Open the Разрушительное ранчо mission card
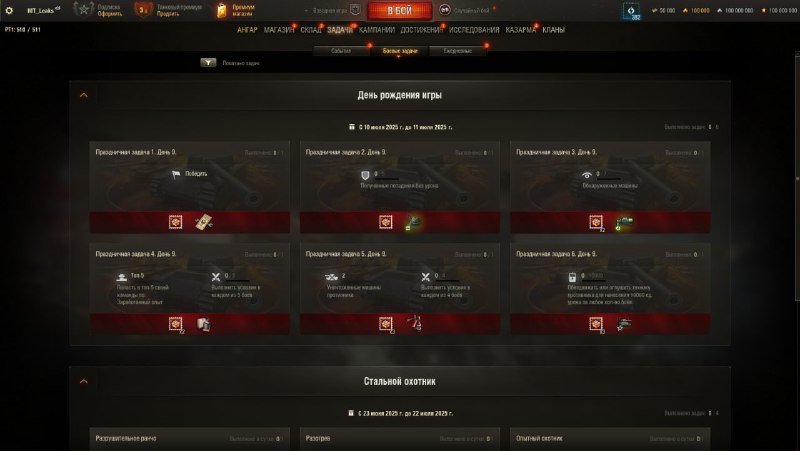This screenshot has width=800, height=451. (189, 439)
